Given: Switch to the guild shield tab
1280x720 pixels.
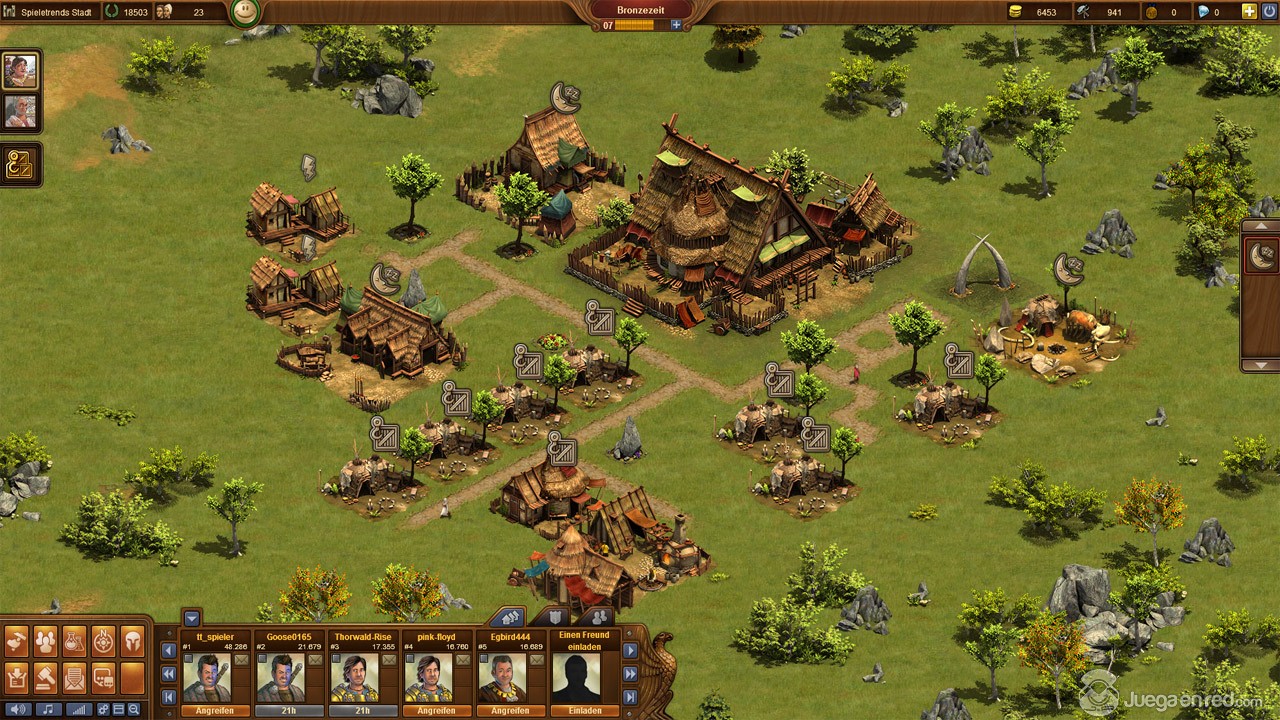Looking at the screenshot, I should pyautogui.click(x=553, y=617).
